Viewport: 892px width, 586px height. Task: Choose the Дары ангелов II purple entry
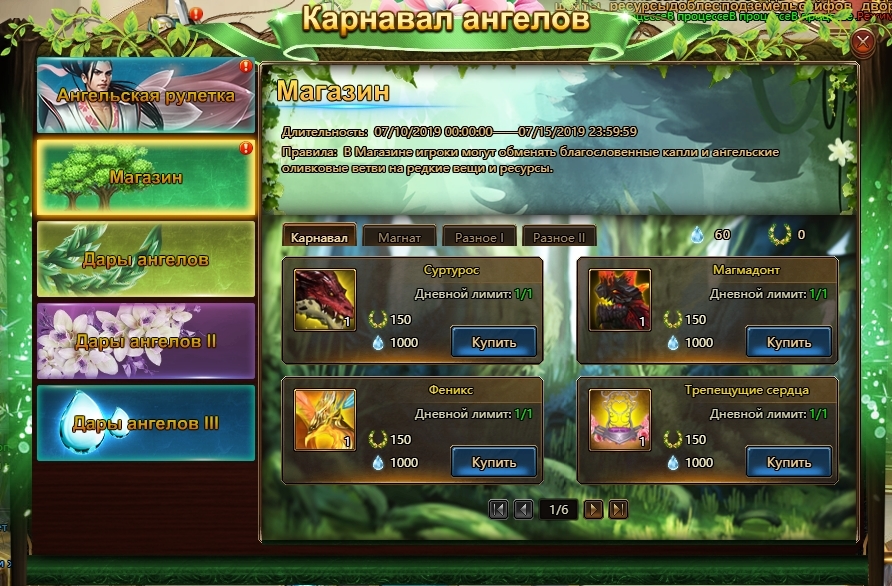click(x=146, y=341)
